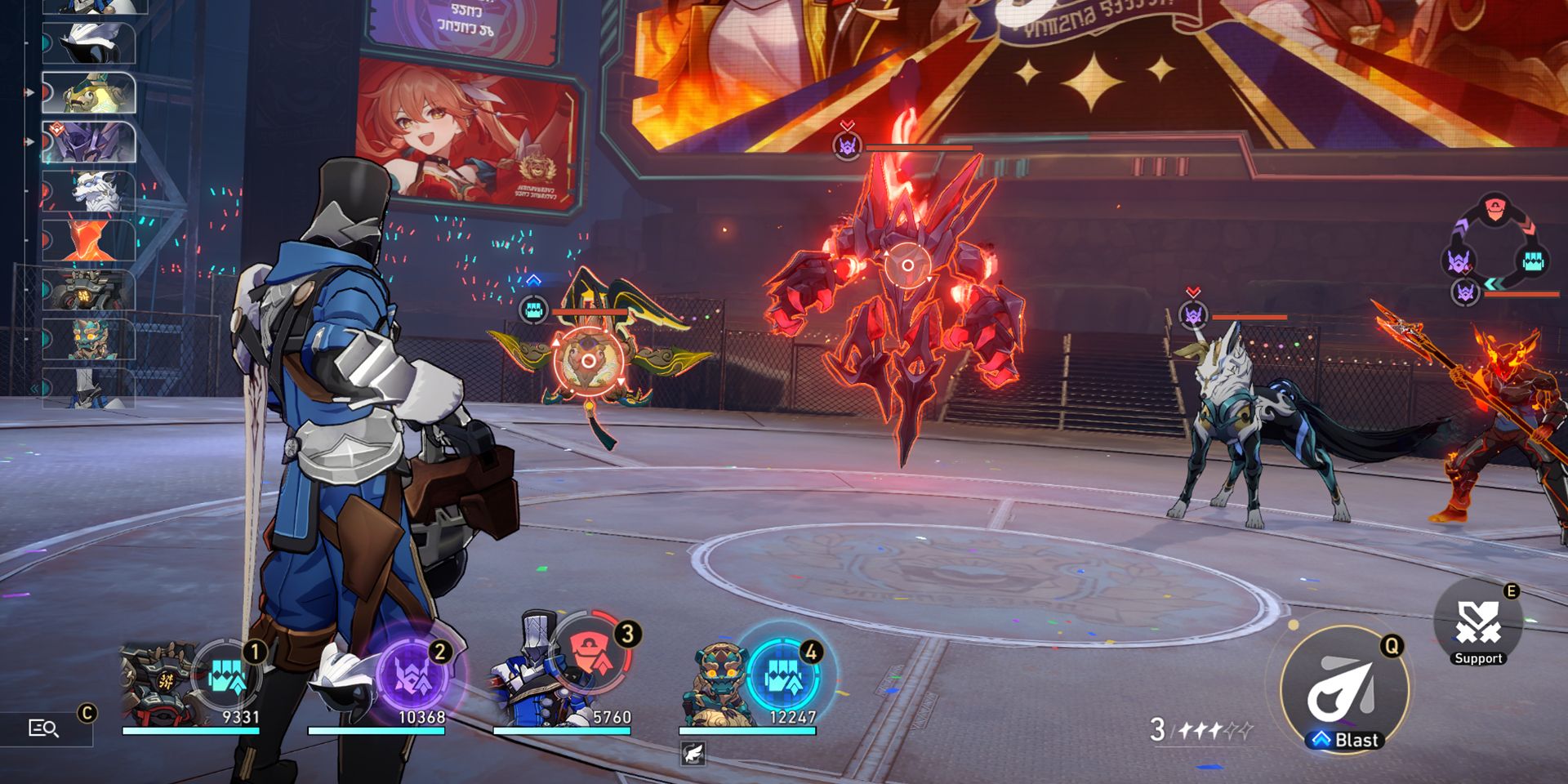Click the teal double-chevron beside the wolf's health bar
Screen dimensions: 1568x784
point(1492,284)
